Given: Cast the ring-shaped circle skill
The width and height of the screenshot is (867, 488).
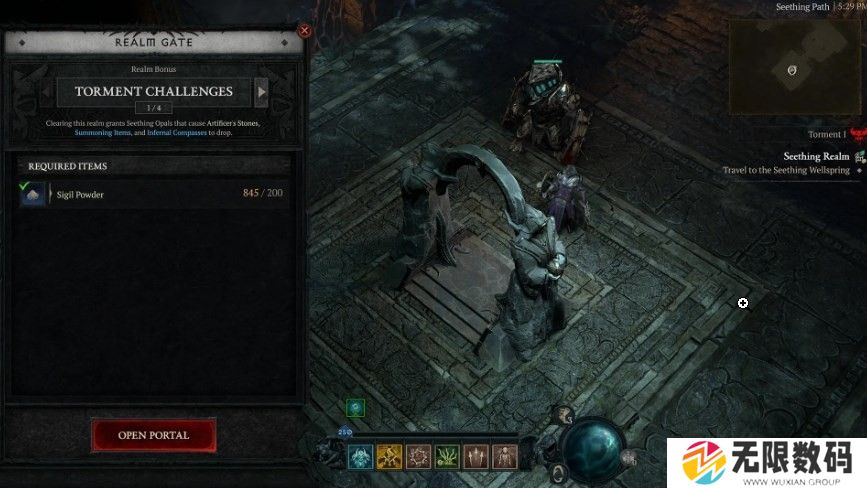Looking at the screenshot, I should tap(418, 457).
